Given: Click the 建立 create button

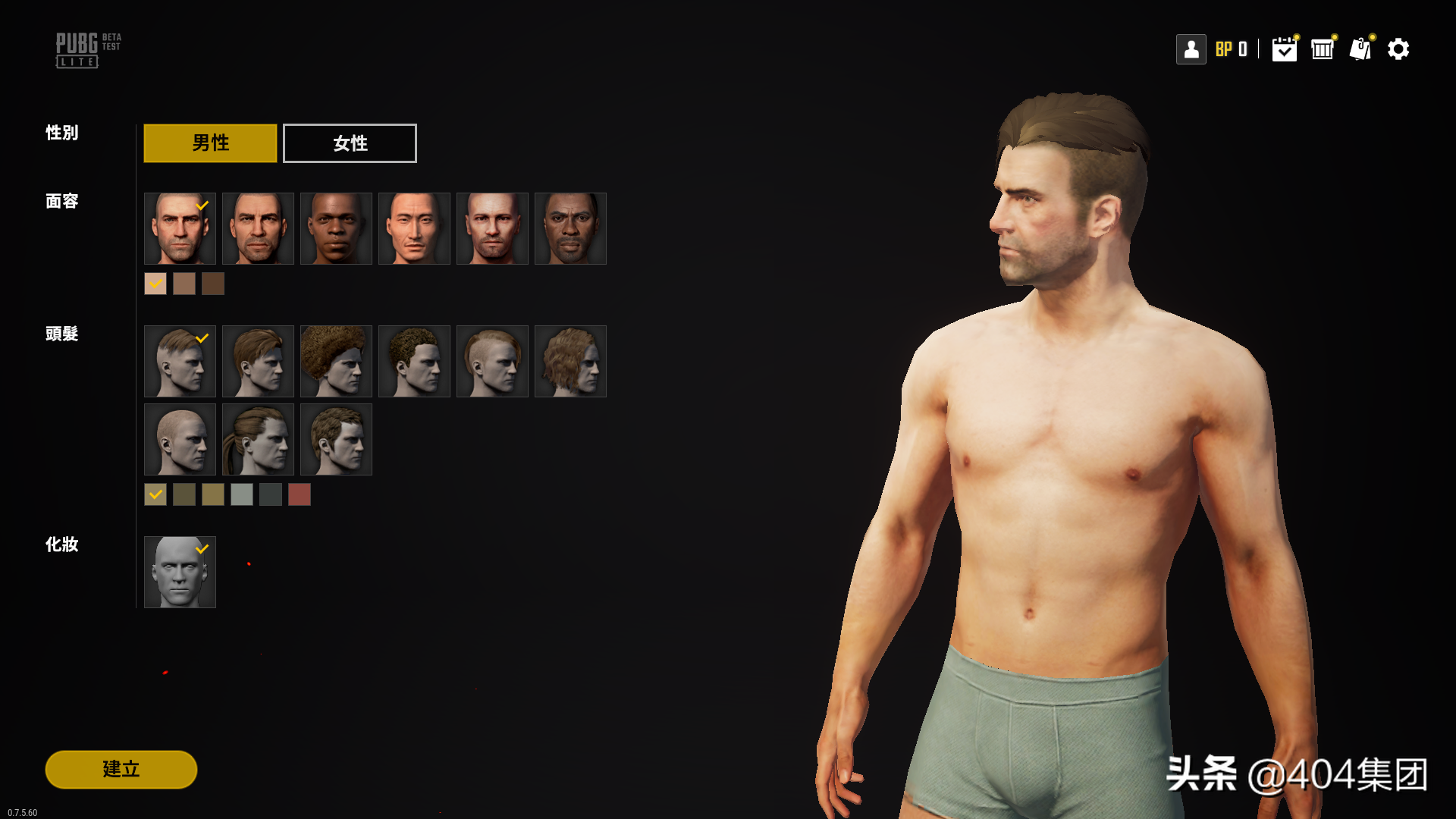Looking at the screenshot, I should point(121,769).
